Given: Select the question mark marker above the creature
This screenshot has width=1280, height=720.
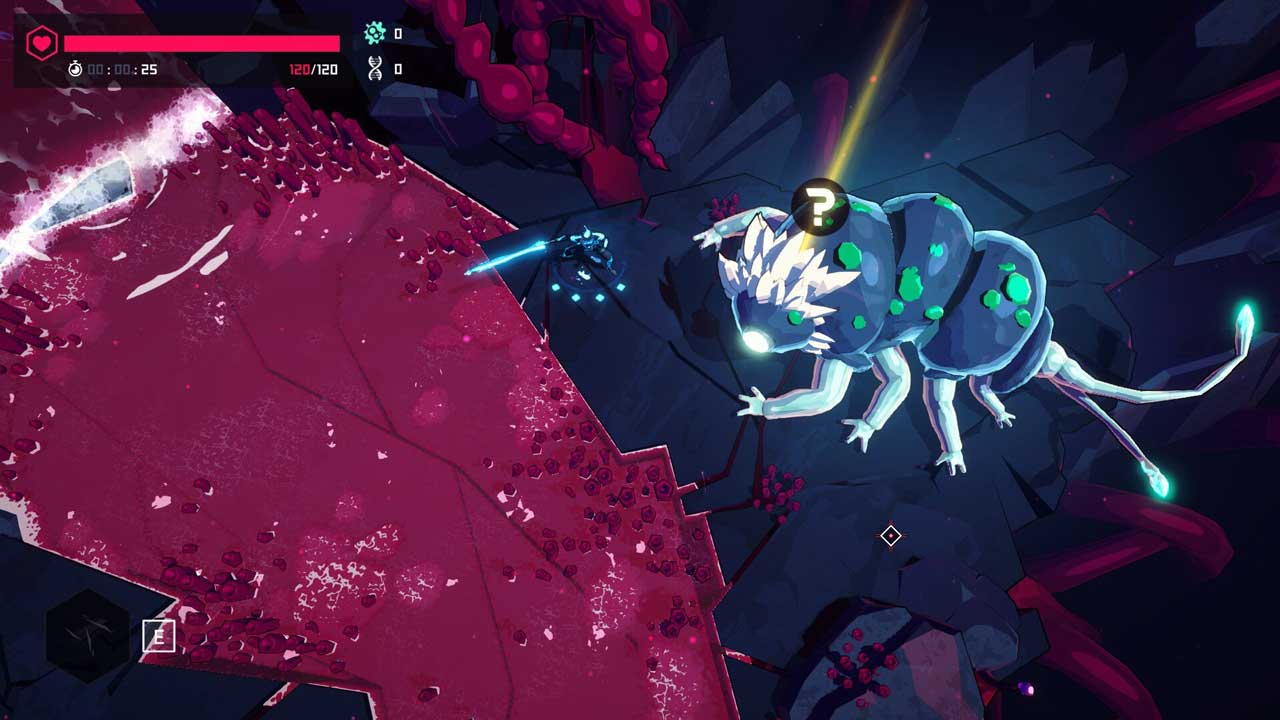Looking at the screenshot, I should [819, 208].
